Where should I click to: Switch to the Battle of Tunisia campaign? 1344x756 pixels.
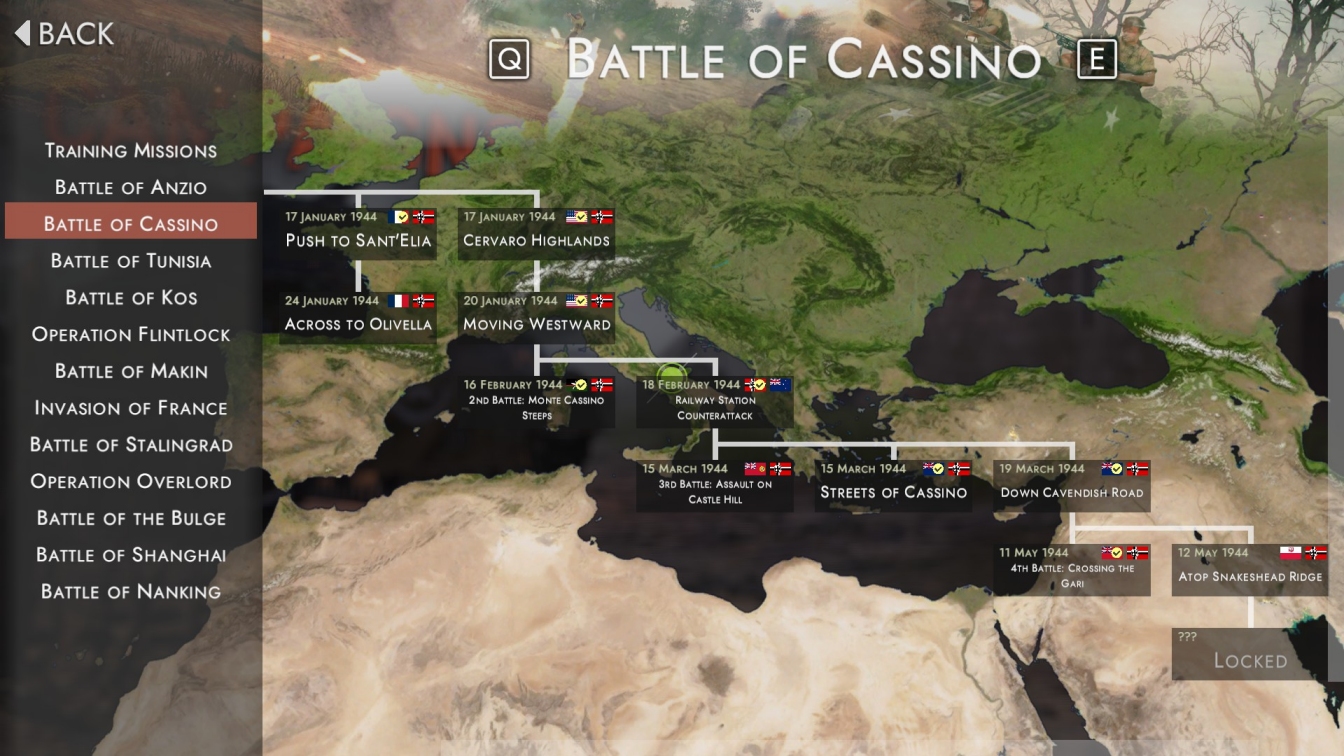point(131,261)
